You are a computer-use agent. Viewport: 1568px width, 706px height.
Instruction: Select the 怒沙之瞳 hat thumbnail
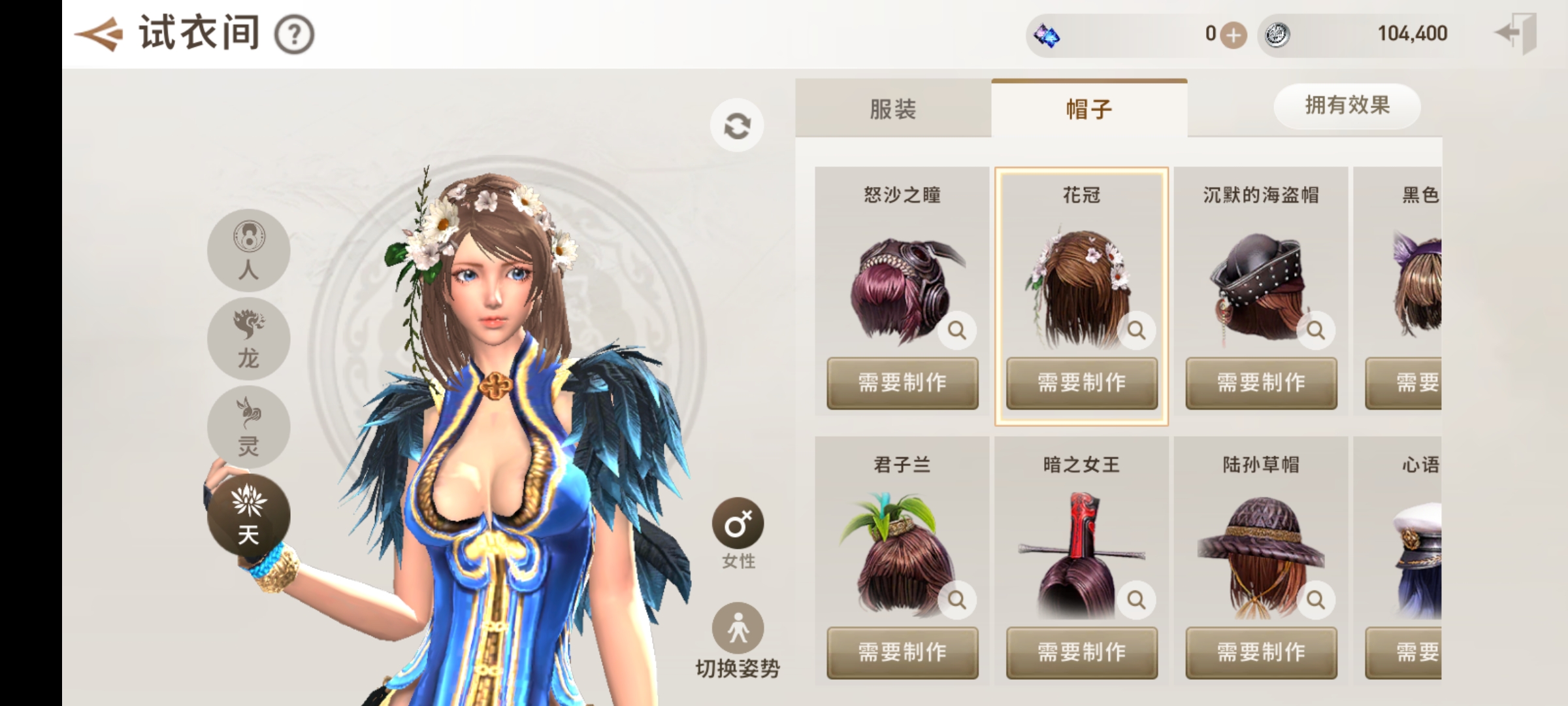point(902,288)
